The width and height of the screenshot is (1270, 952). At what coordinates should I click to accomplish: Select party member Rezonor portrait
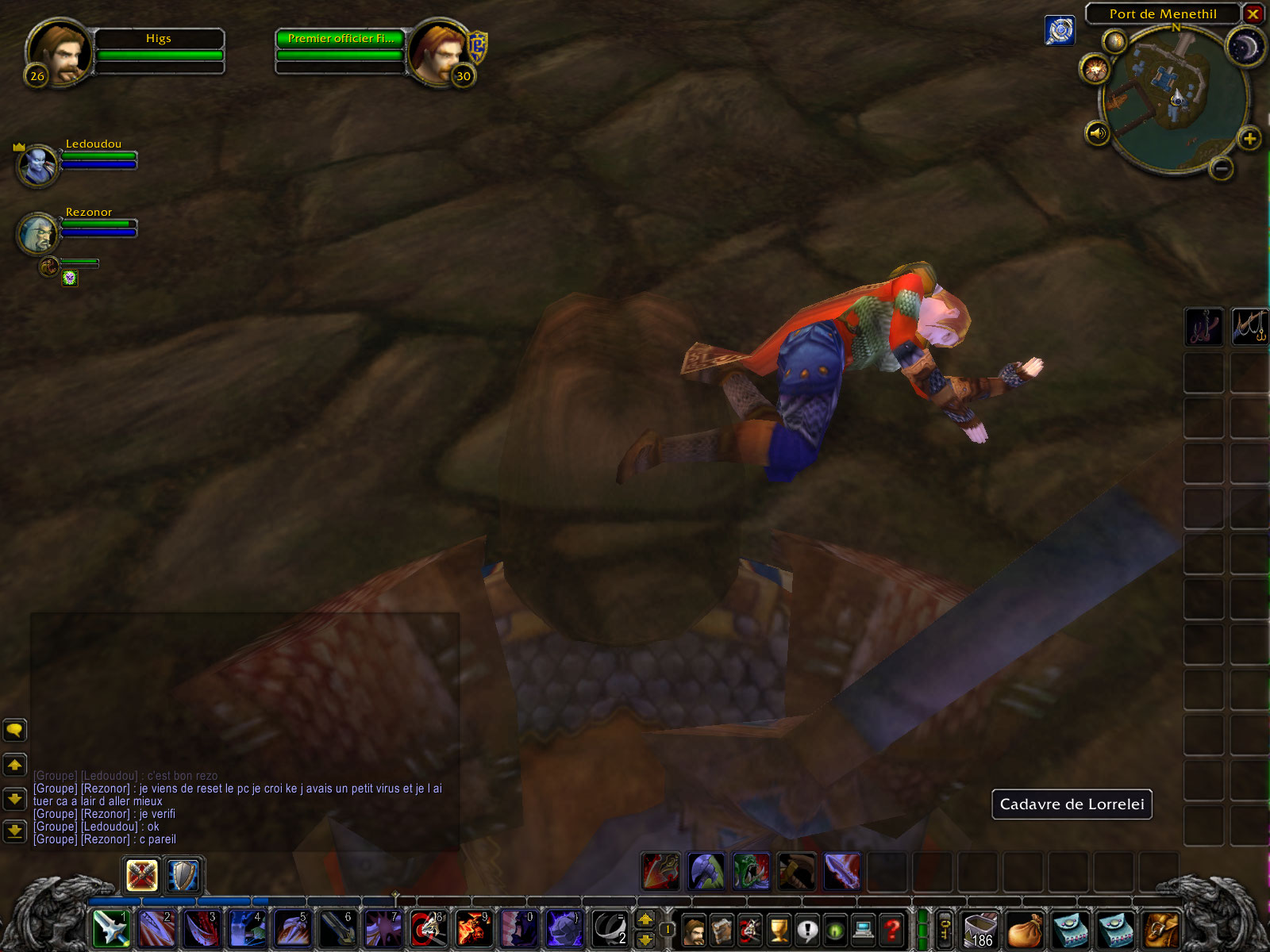point(37,233)
